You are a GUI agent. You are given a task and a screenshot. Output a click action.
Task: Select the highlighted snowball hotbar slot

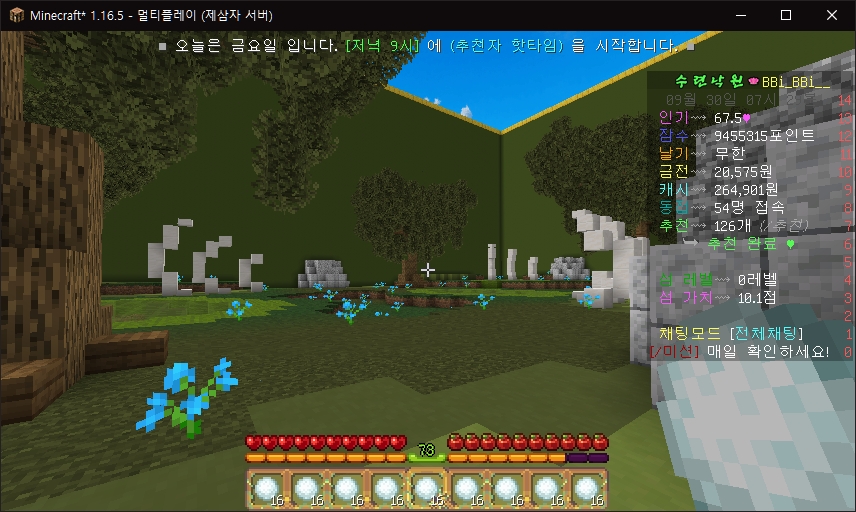point(427,490)
